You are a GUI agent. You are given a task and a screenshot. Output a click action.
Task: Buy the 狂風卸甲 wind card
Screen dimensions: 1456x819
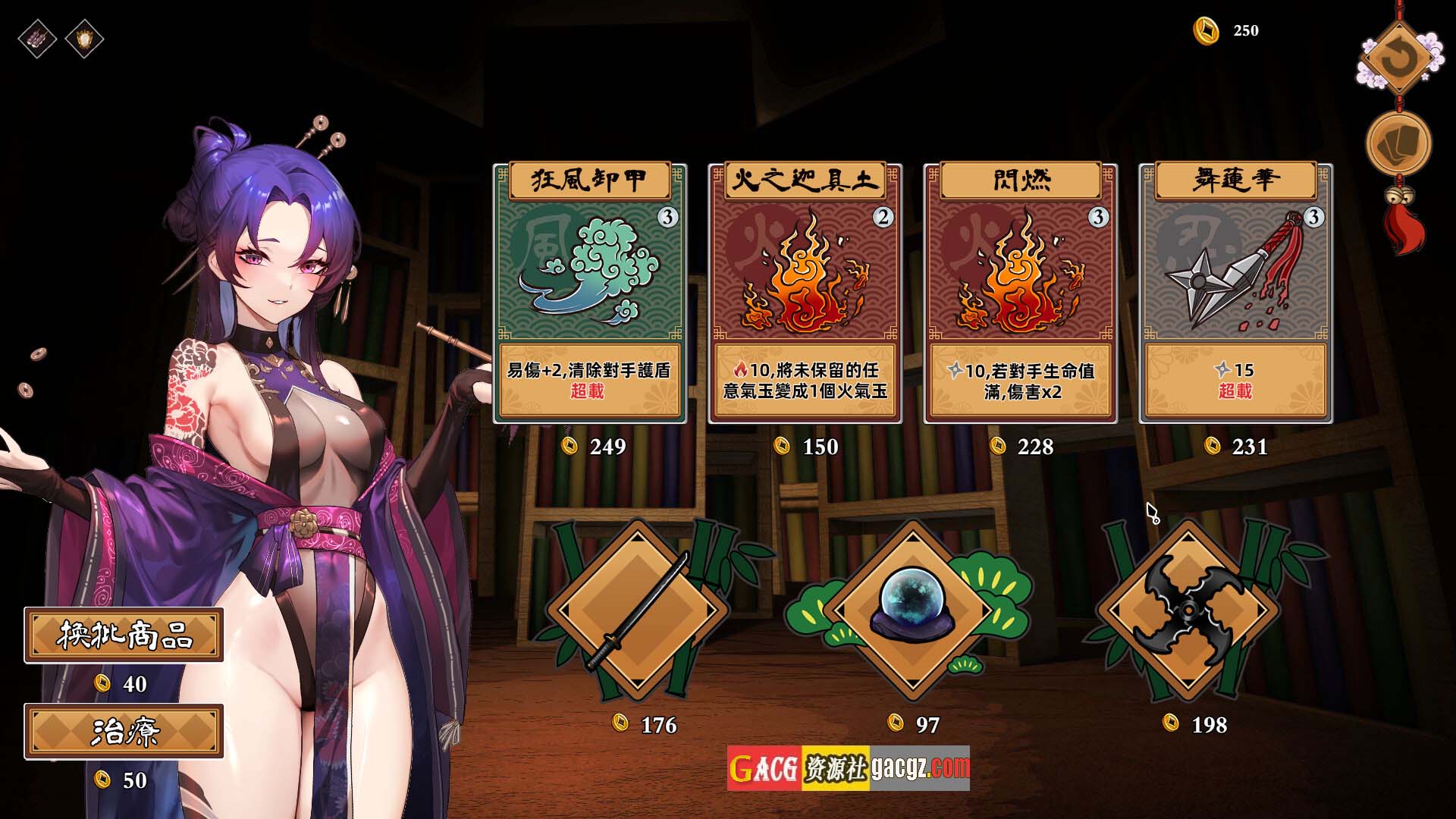click(589, 293)
